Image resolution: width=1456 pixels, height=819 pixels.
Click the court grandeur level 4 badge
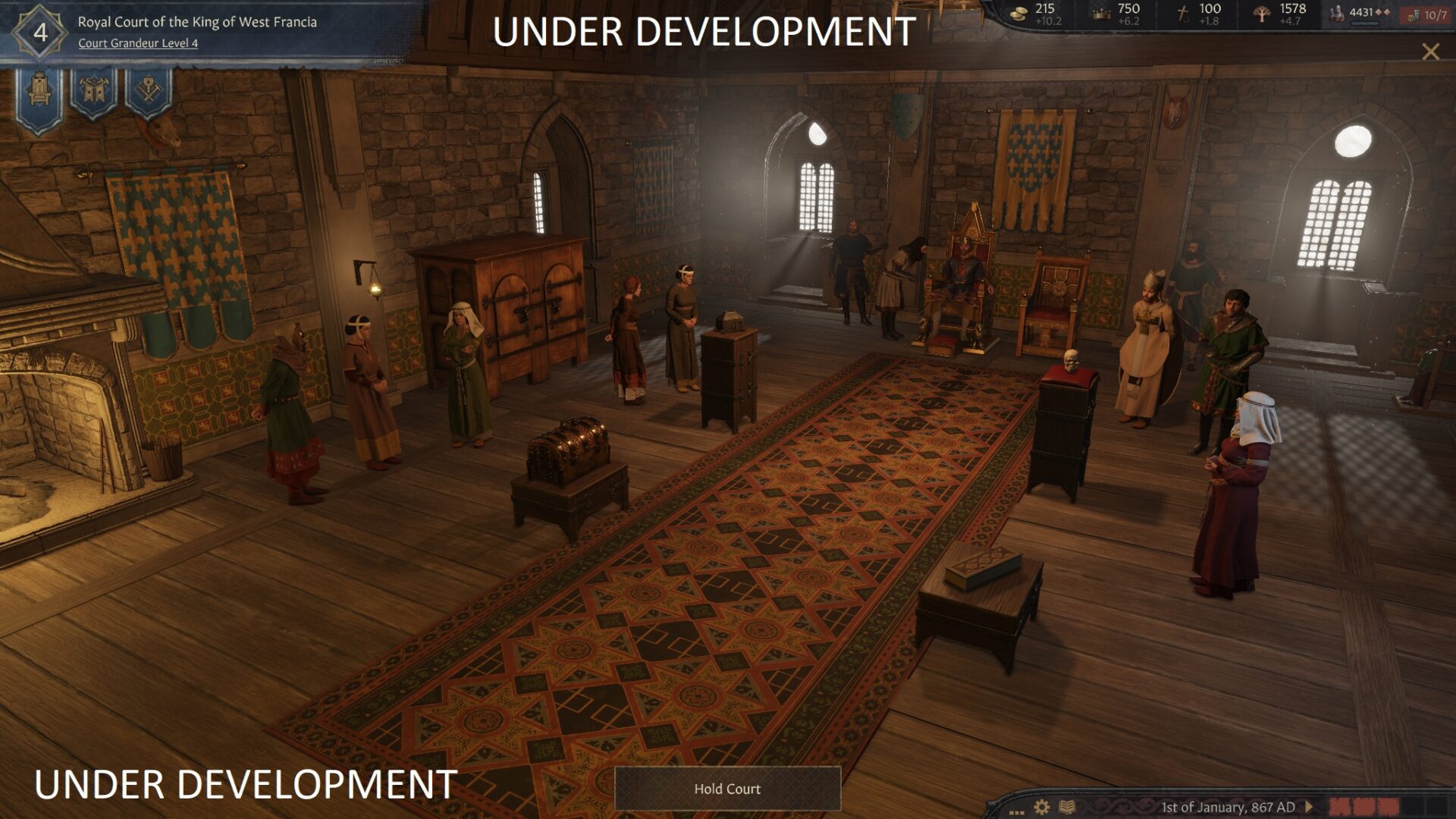point(39,32)
